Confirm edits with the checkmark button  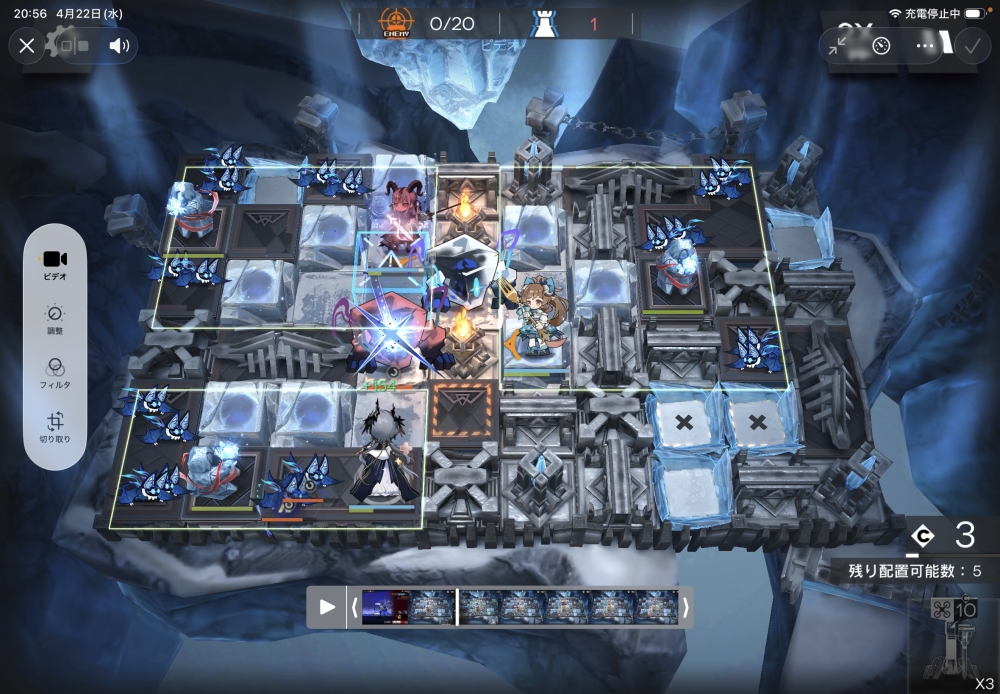click(x=970, y=45)
